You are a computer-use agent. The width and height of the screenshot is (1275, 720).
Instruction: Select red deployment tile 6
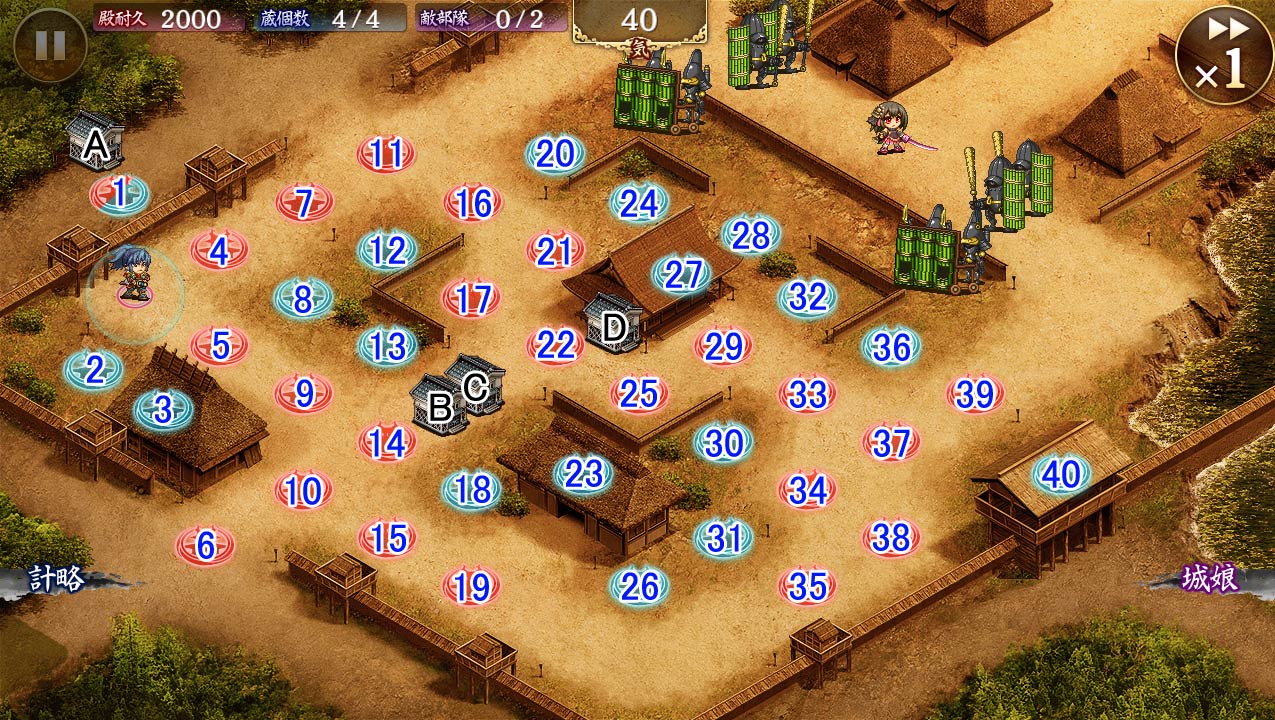tap(205, 546)
